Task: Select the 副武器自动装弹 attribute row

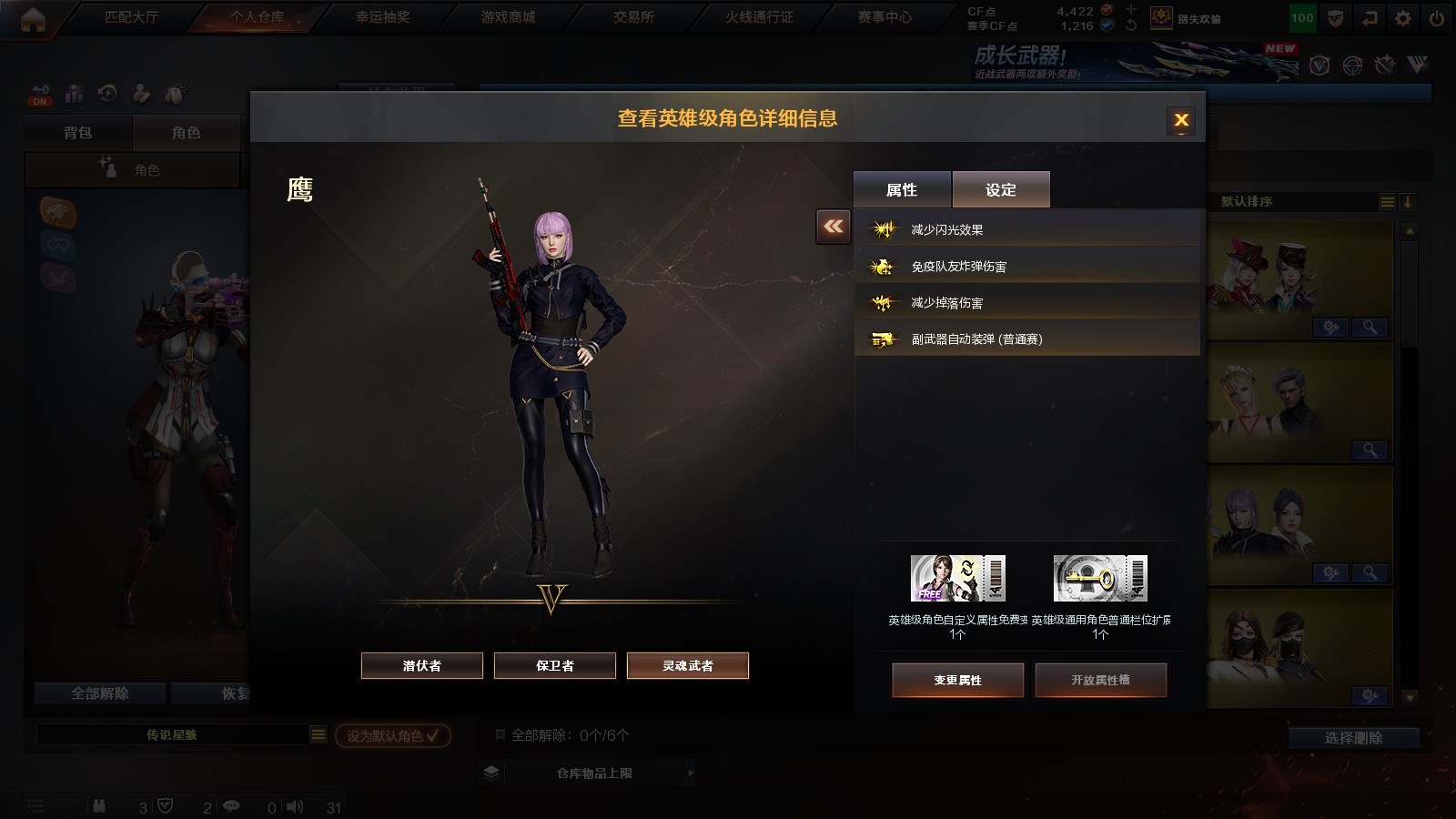Action: tap(1026, 339)
